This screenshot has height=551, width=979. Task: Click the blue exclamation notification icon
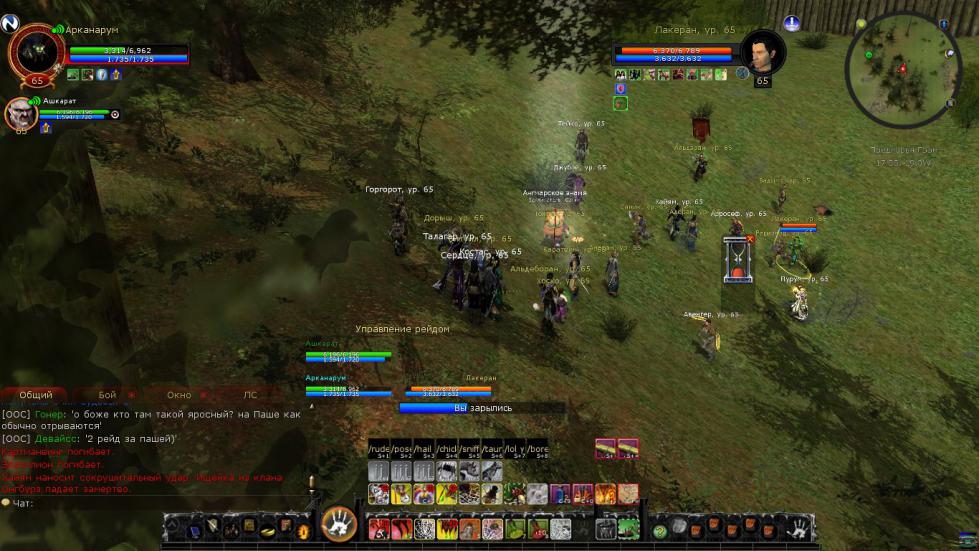click(791, 22)
